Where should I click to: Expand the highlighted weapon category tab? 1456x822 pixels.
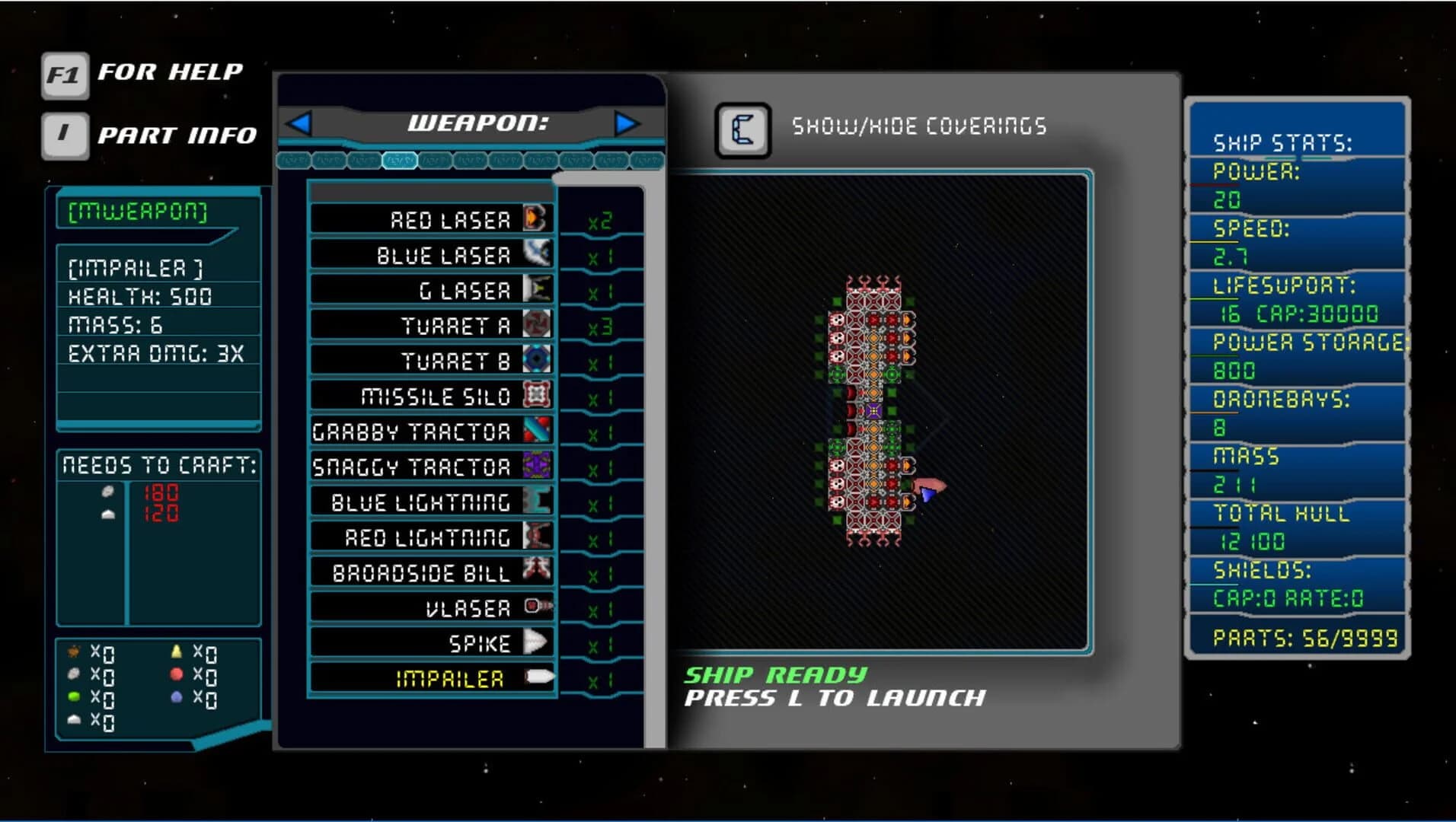400,161
